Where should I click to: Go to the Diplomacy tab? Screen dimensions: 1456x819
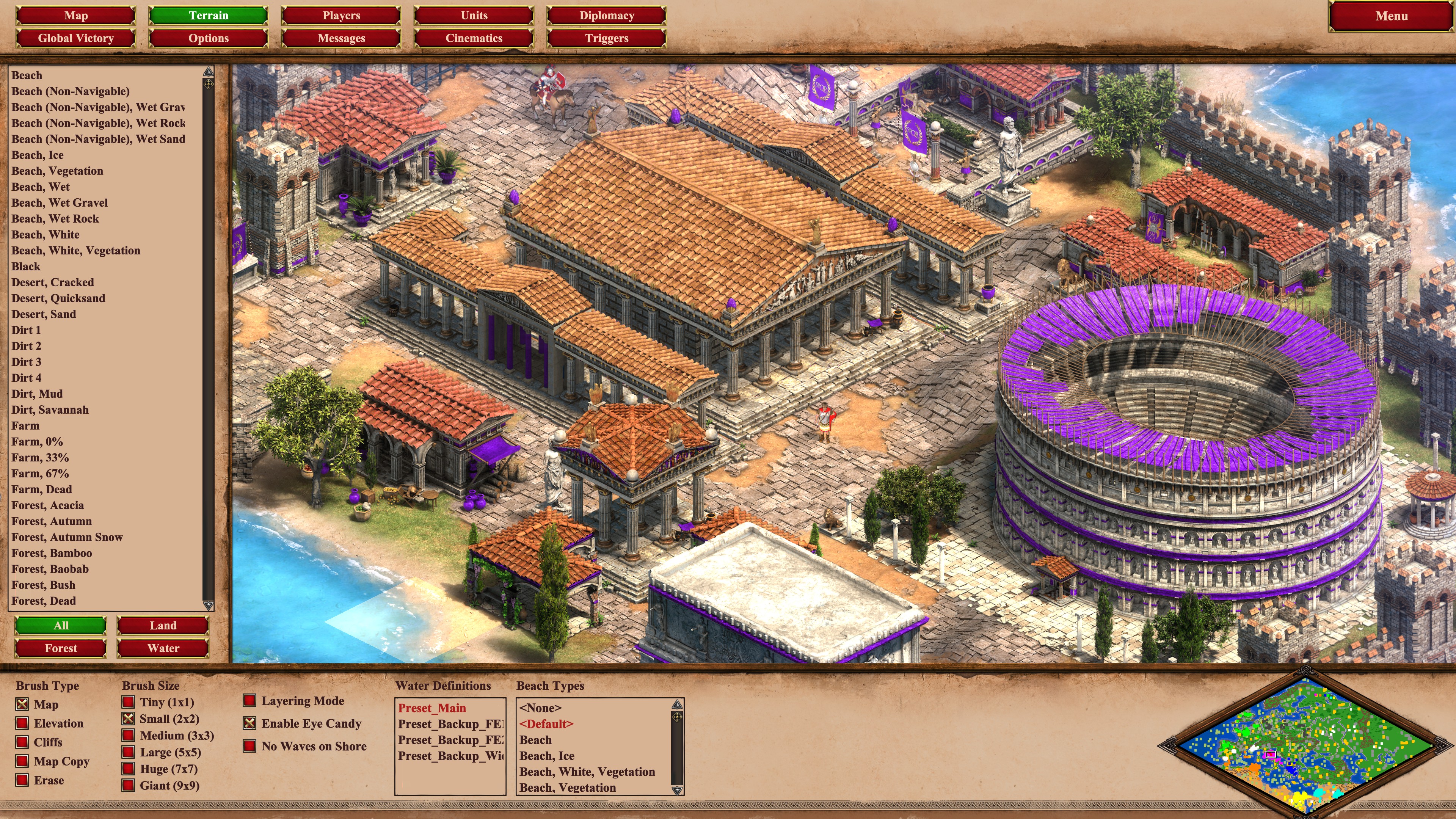click(x=607, y=16)
